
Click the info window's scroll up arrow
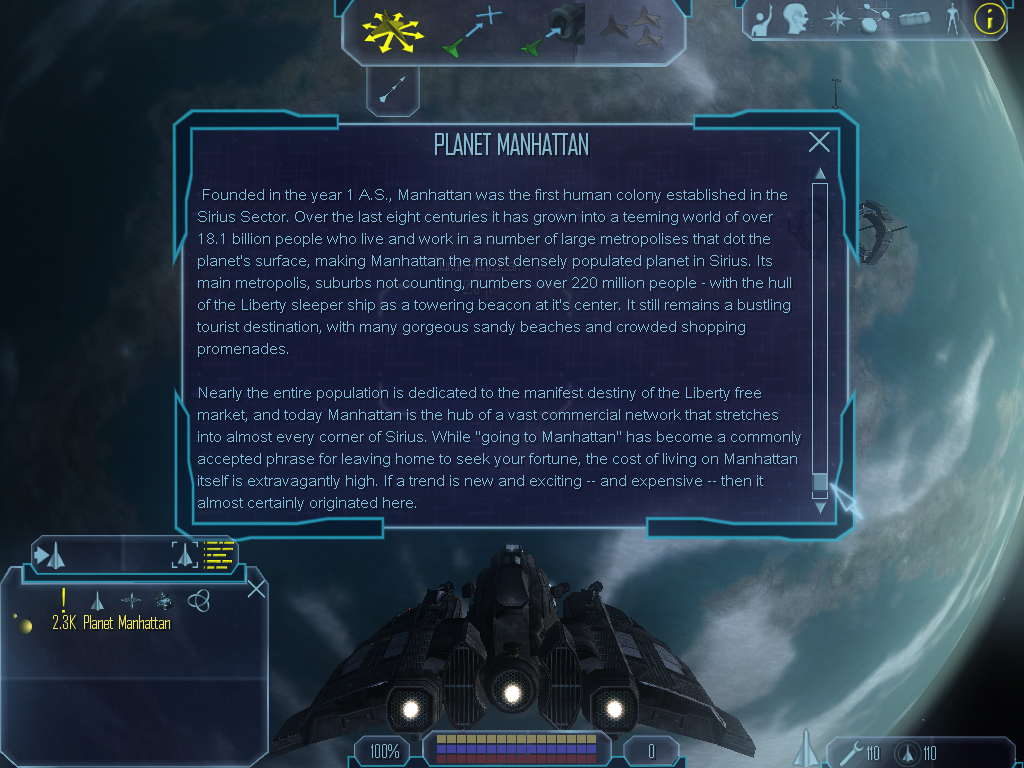pos(820,174)
